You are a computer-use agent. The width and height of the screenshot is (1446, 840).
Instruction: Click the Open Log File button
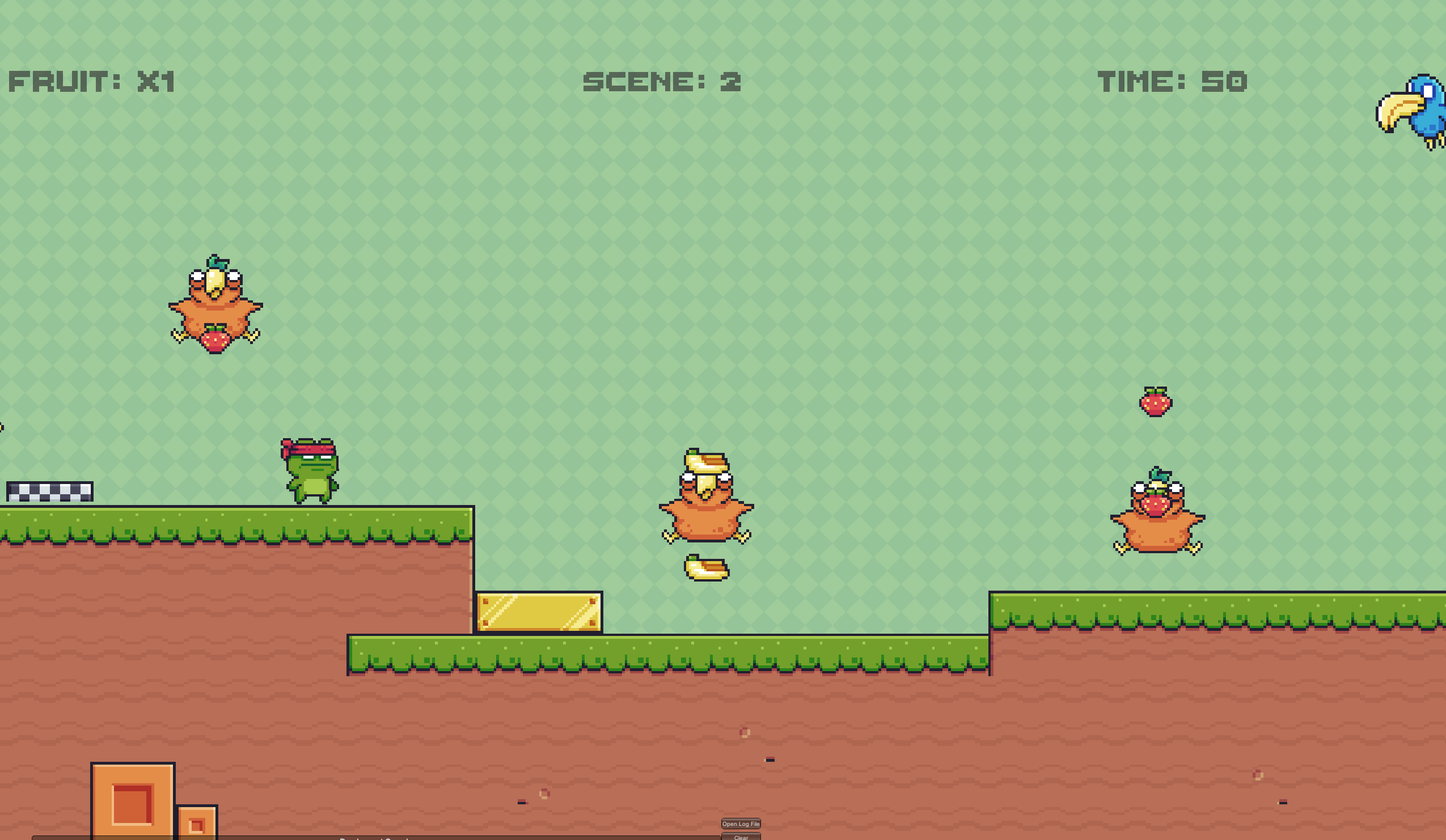pos(741,824)
